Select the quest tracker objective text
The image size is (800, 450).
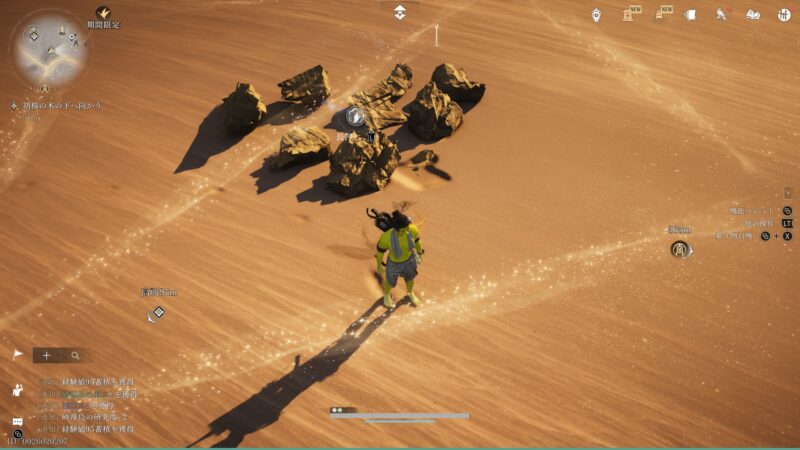click(62, 105)
